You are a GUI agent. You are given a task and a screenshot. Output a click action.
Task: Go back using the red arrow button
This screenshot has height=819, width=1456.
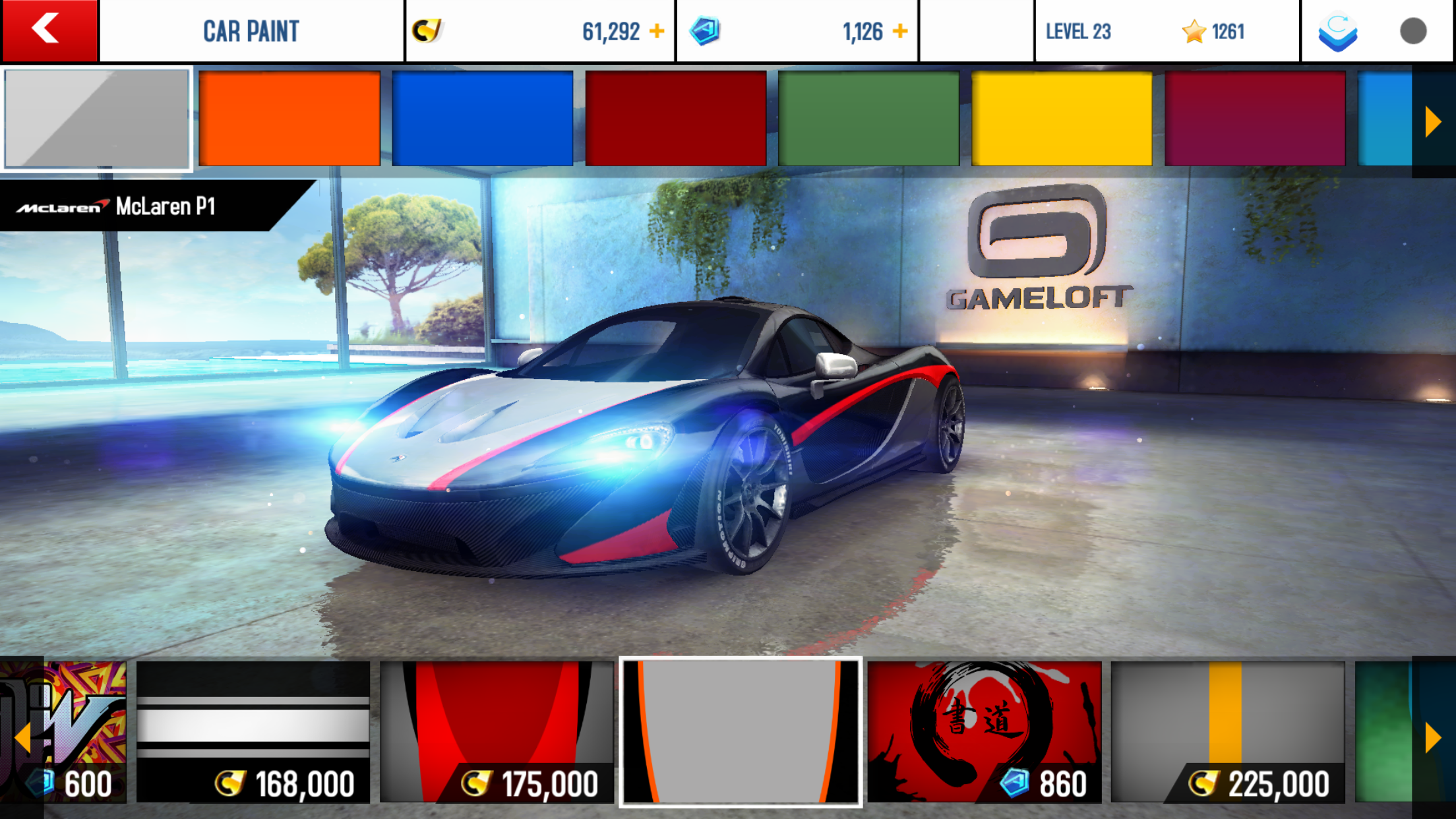(x=49, y=30)
